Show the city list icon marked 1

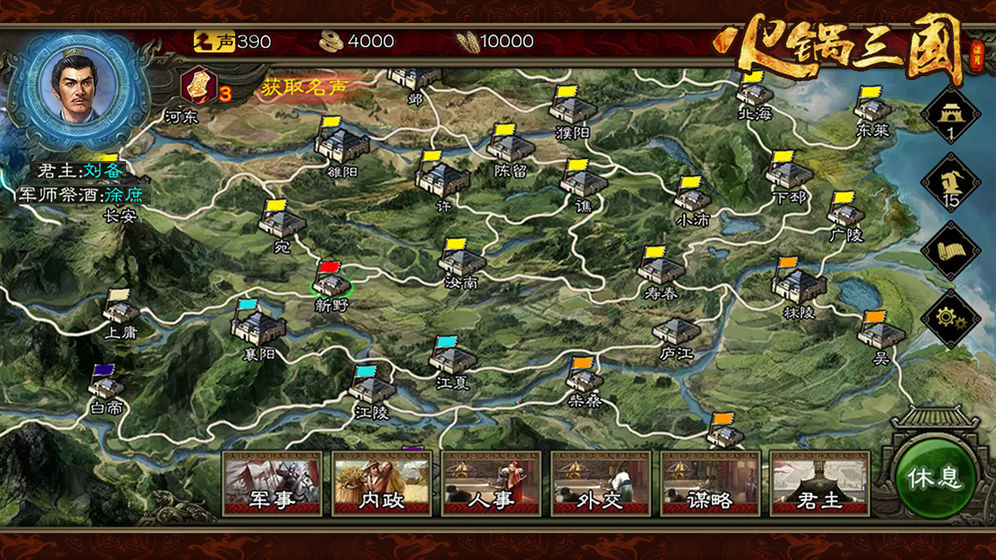[950, 115]
